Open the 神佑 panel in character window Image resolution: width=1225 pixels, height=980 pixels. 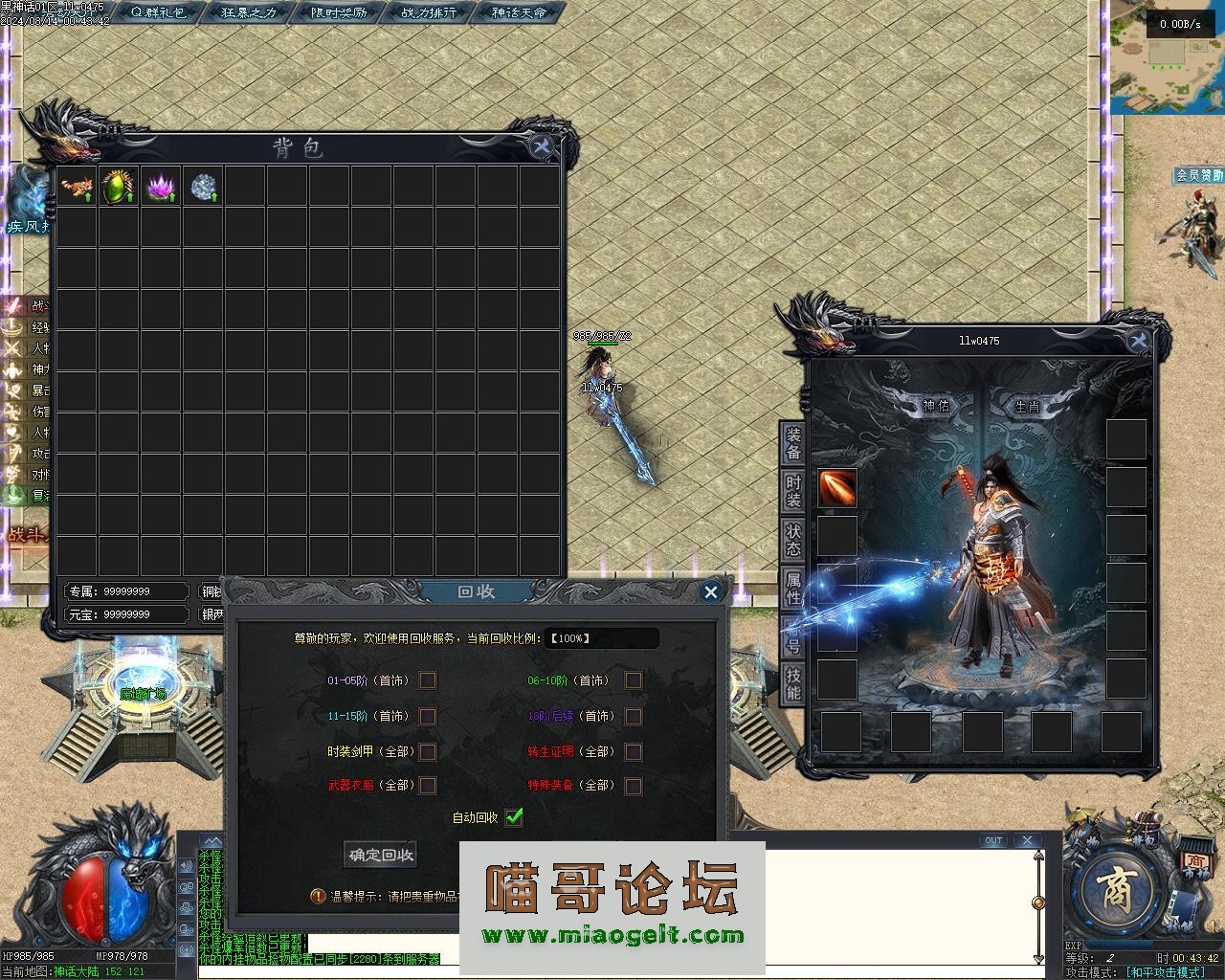936,406
